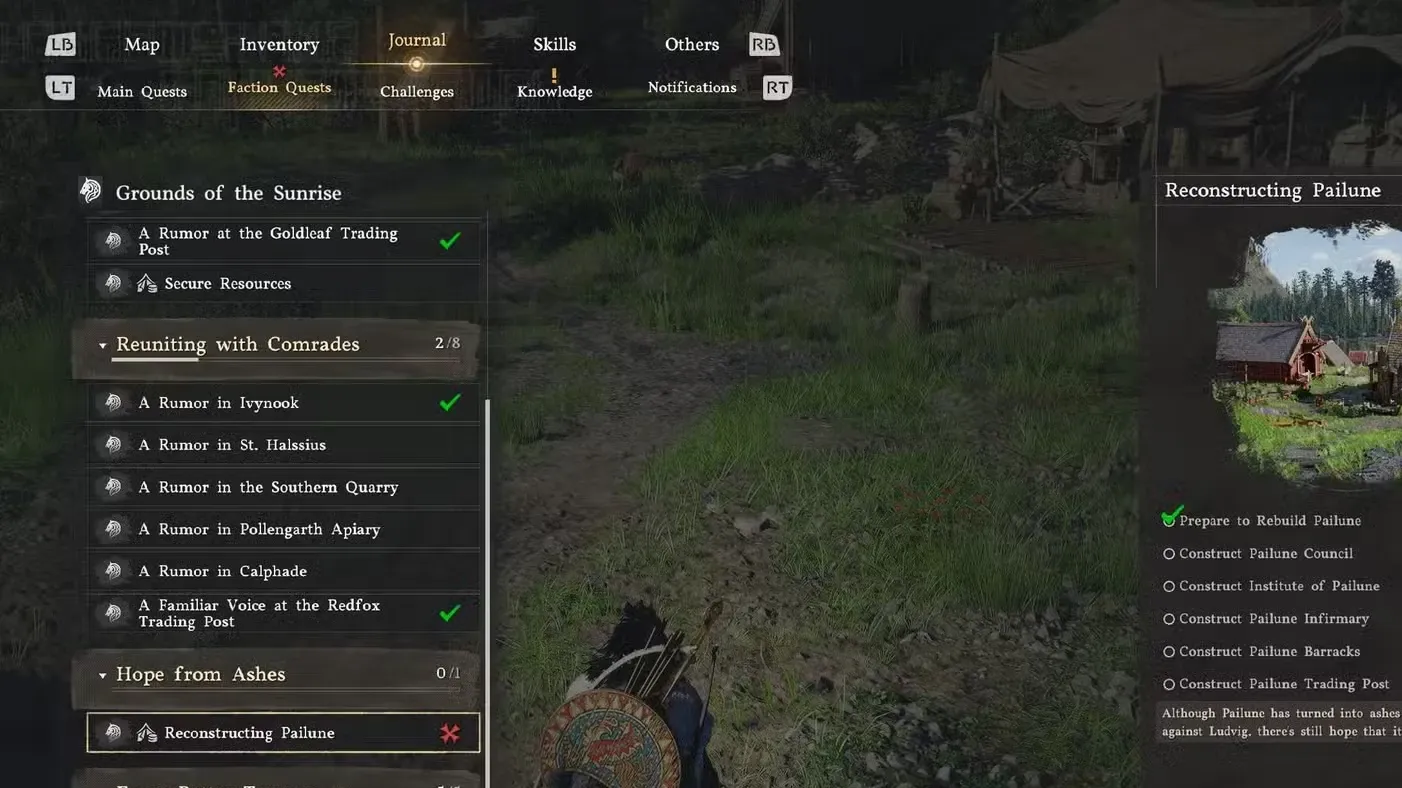Toggle the checkmark on Goldleaf Trading Post rumor
1402x788 pixels.
click(x=449, y=239)
